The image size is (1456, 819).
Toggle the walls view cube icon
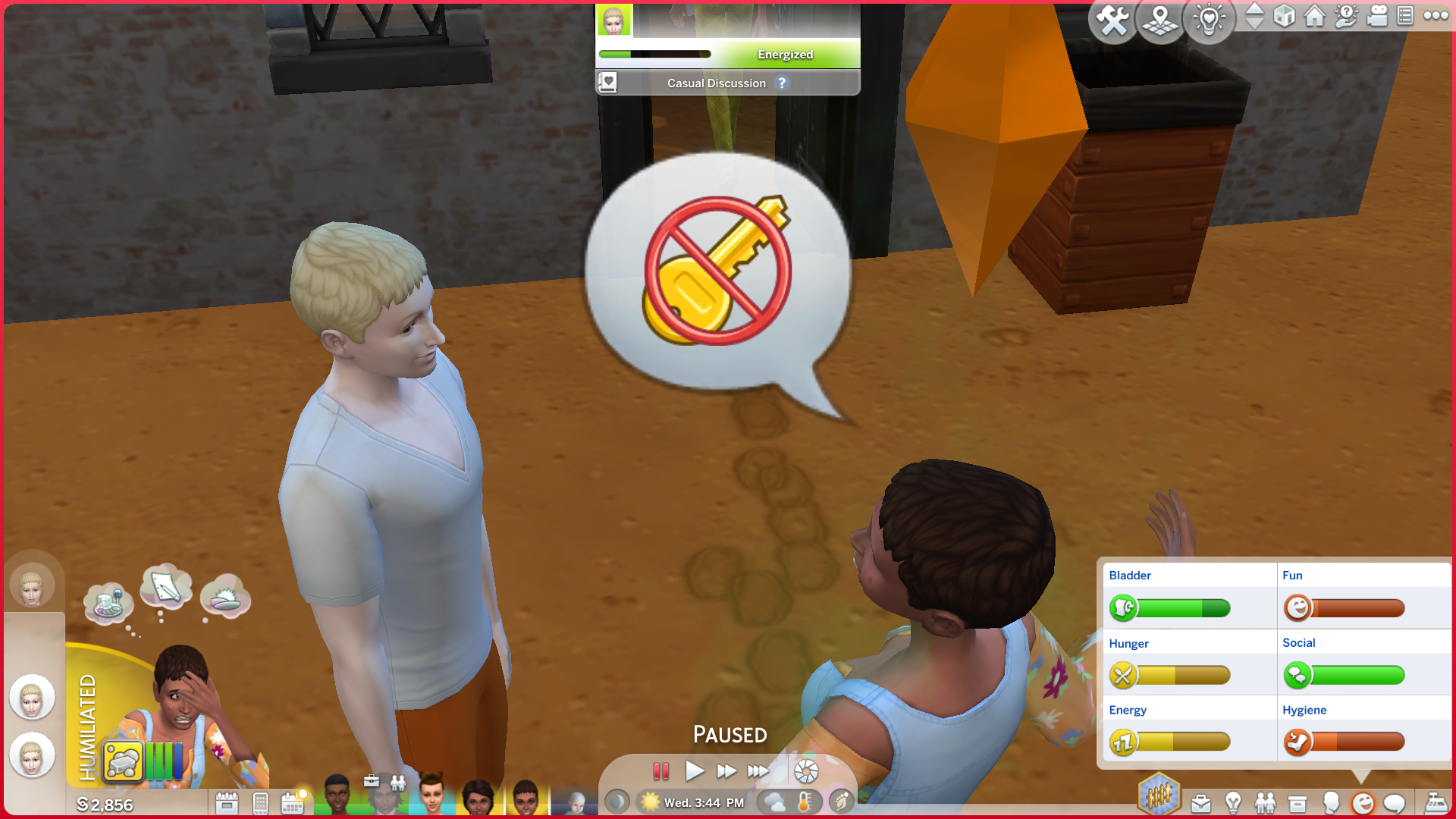coord(1284,16)
